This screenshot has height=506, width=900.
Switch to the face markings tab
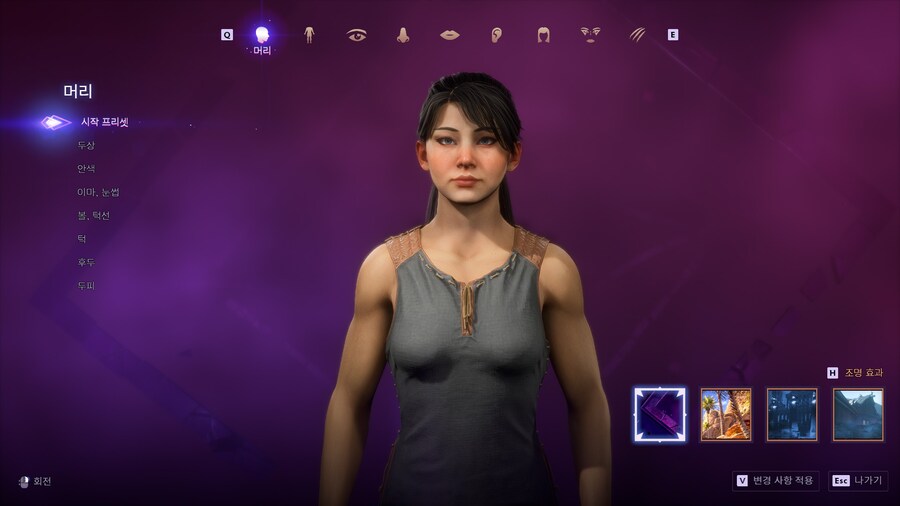pyautogui.click(x=590, y=35)
